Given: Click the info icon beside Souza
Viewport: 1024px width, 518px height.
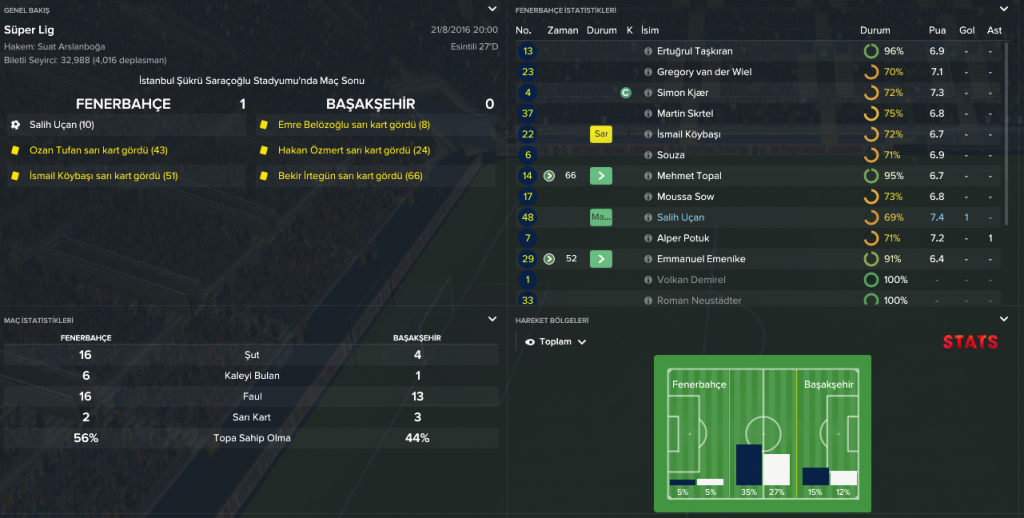Looking at the screenshot, I should point(648,155).
